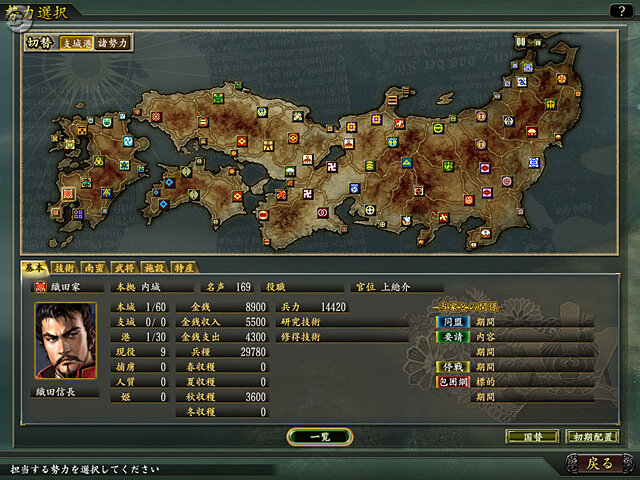Open the 施設 tab
Screen dimensions: 640x480
(153, 268)
